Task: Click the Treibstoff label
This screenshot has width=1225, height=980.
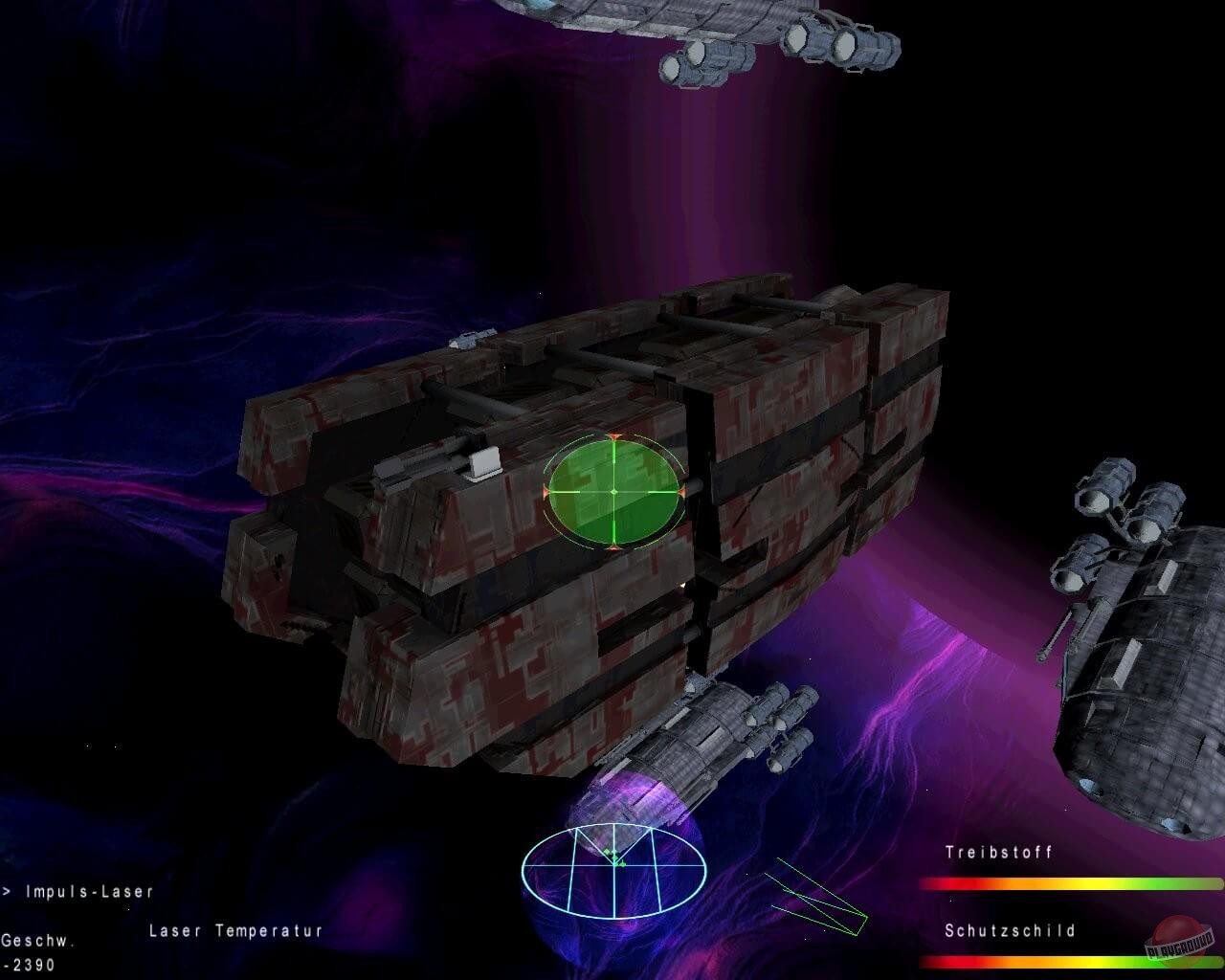Action: click(x=999, y=853)
